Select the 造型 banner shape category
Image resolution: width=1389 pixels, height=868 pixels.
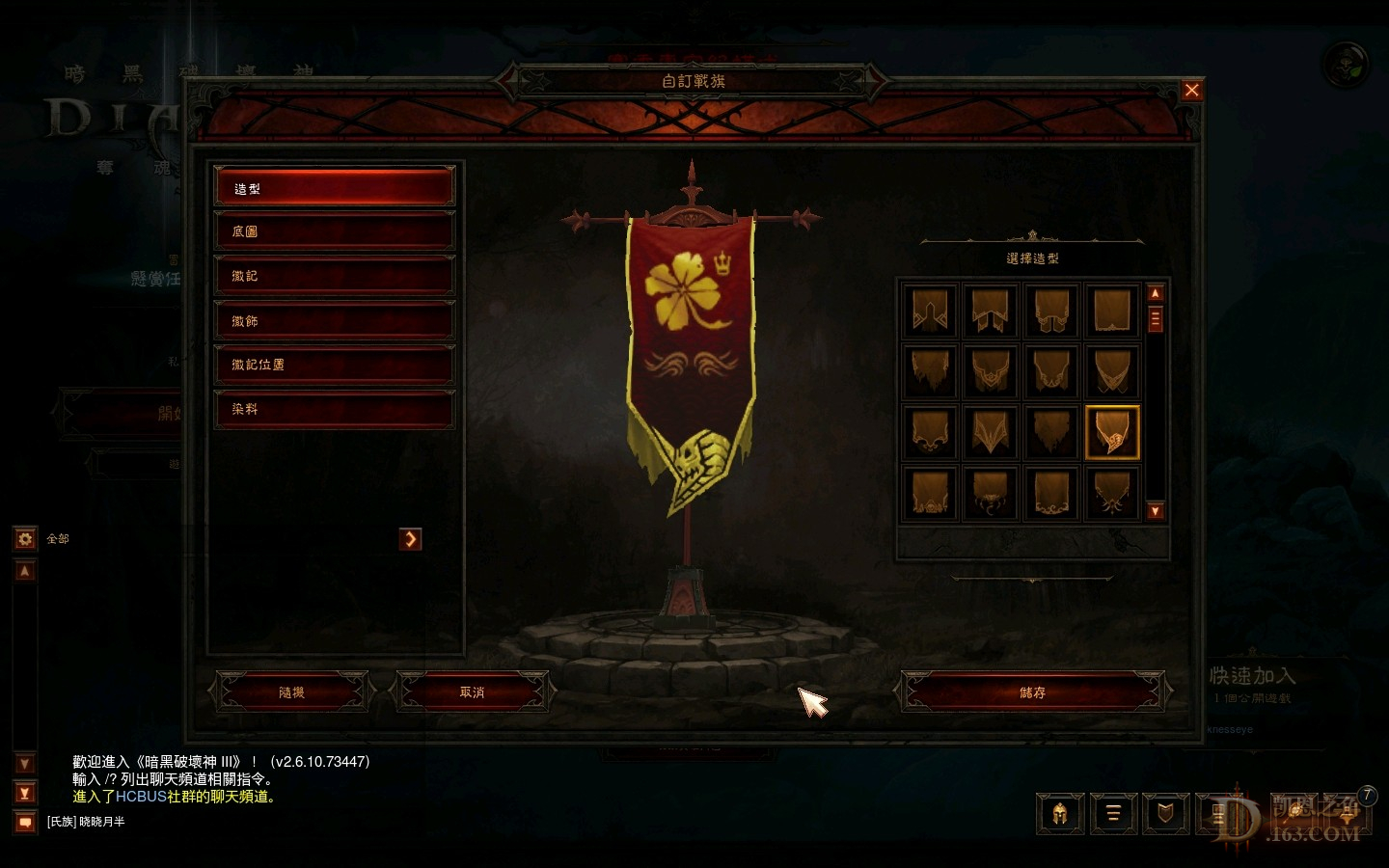pos(334,188)
